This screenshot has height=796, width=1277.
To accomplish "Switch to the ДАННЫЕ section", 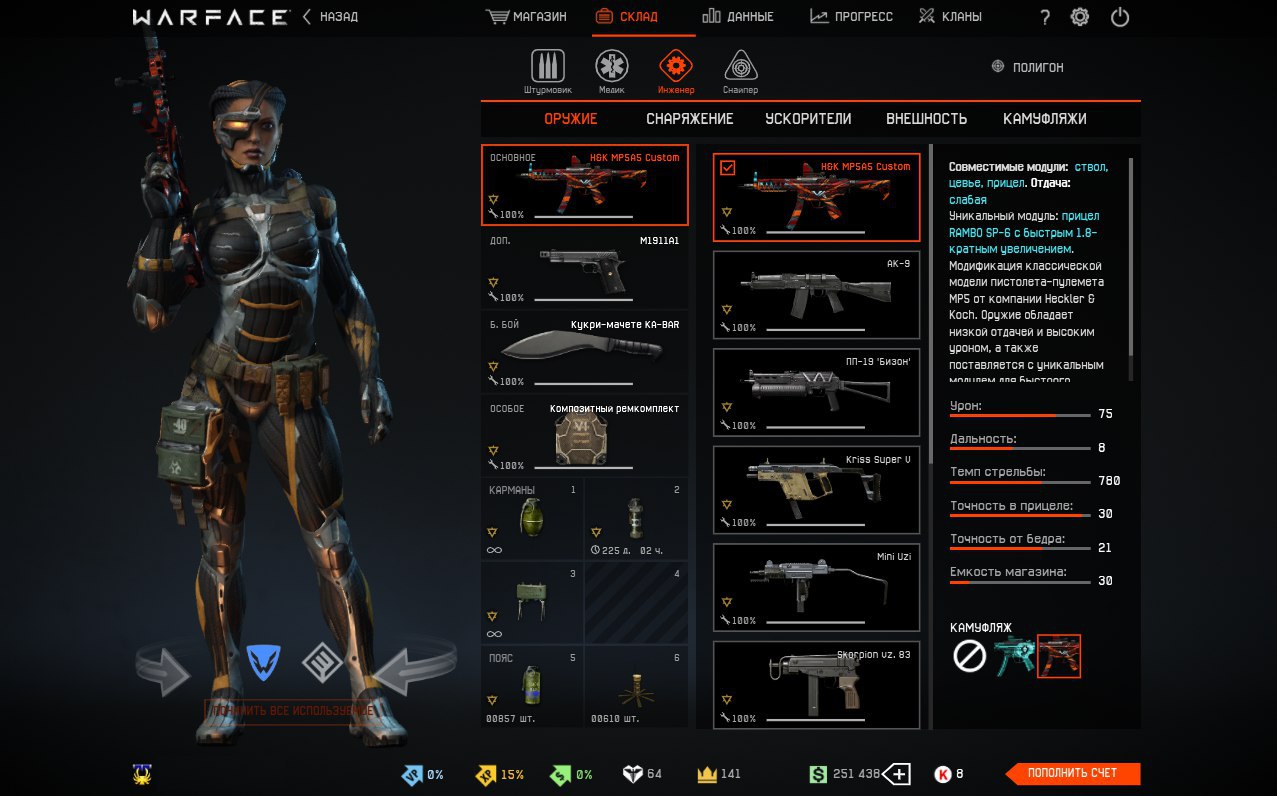I will [738, 17].
